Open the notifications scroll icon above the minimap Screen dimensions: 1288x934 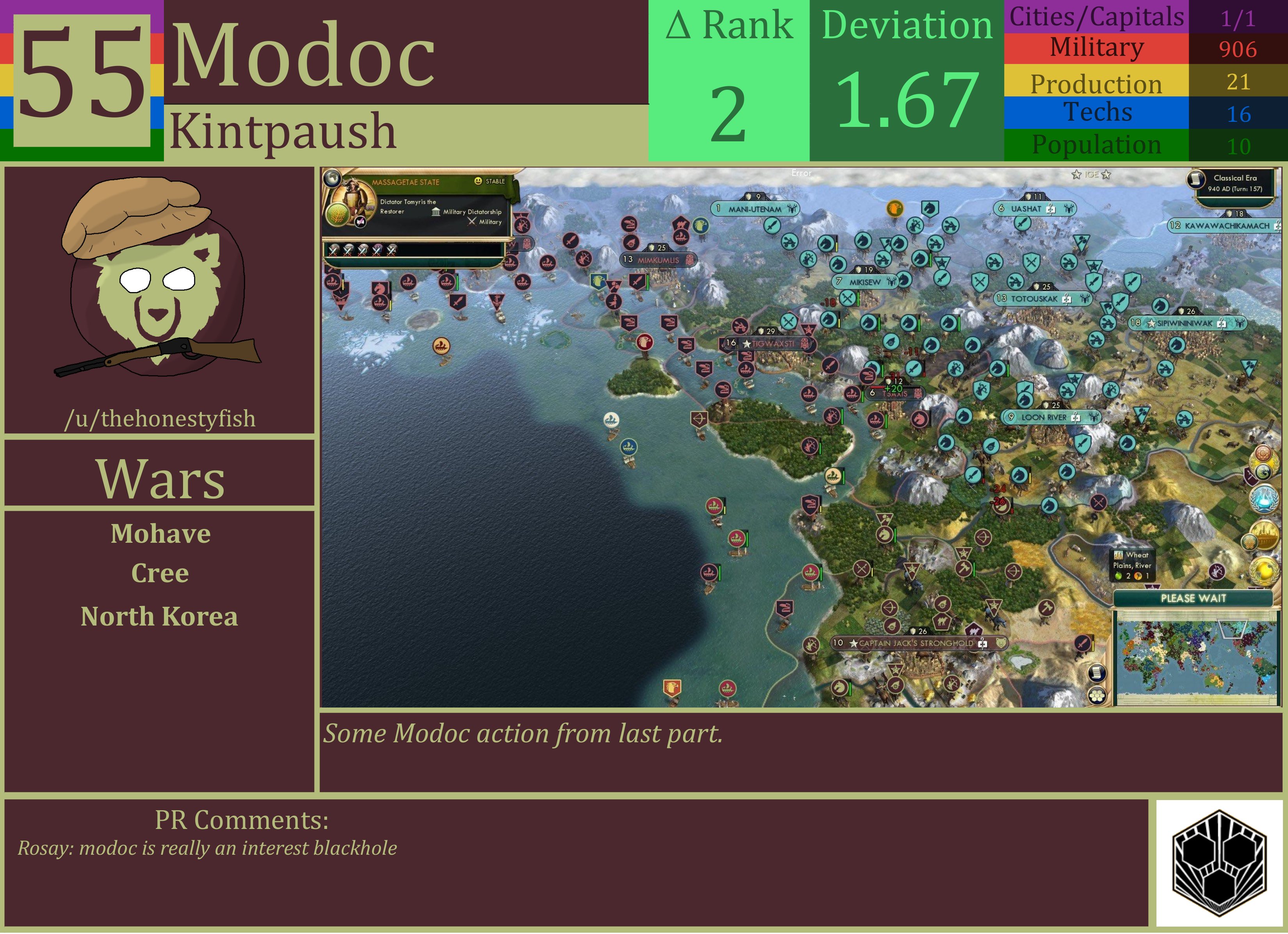pos(1097,673)
